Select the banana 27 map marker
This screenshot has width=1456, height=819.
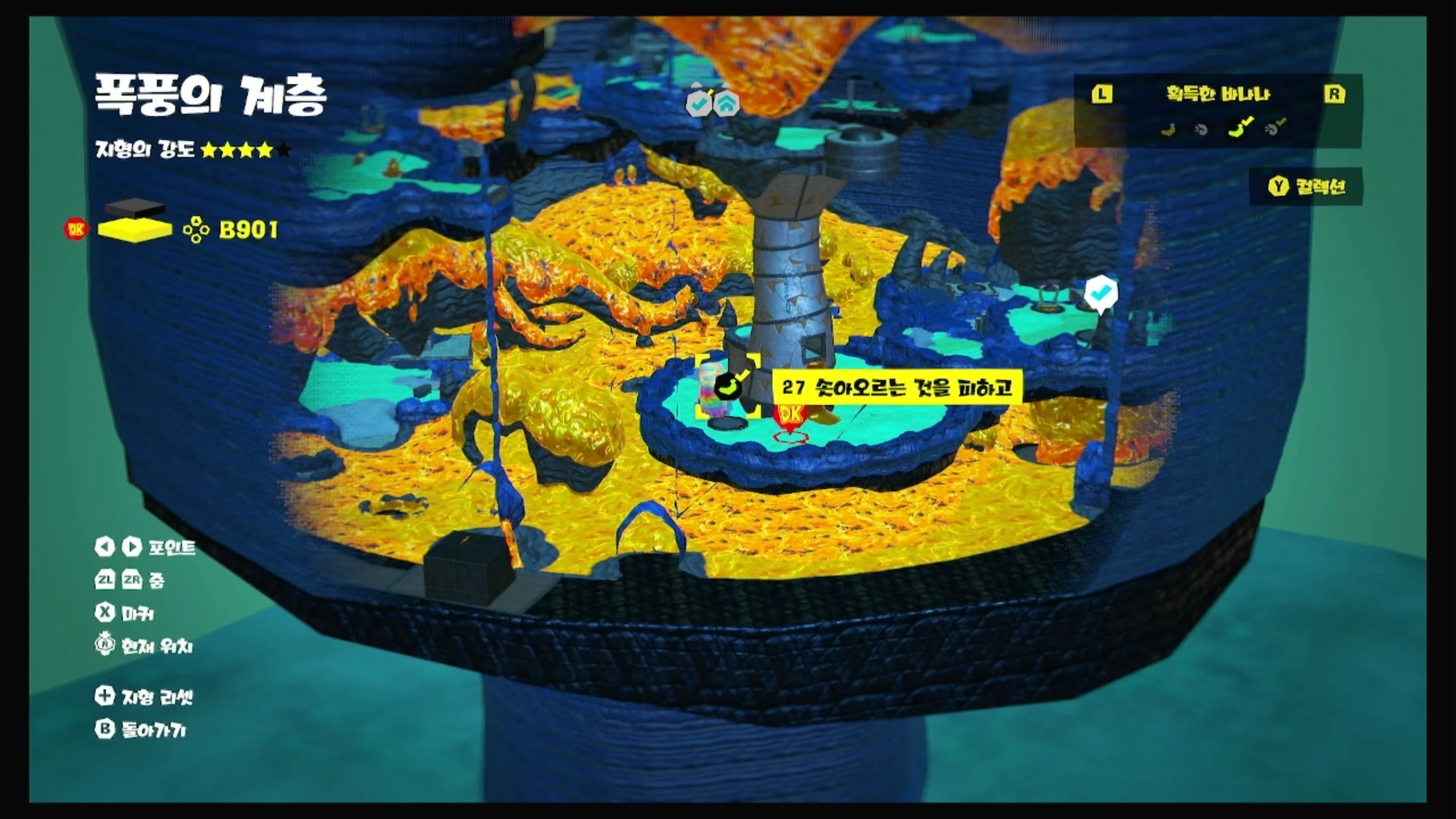coord(729,387)
